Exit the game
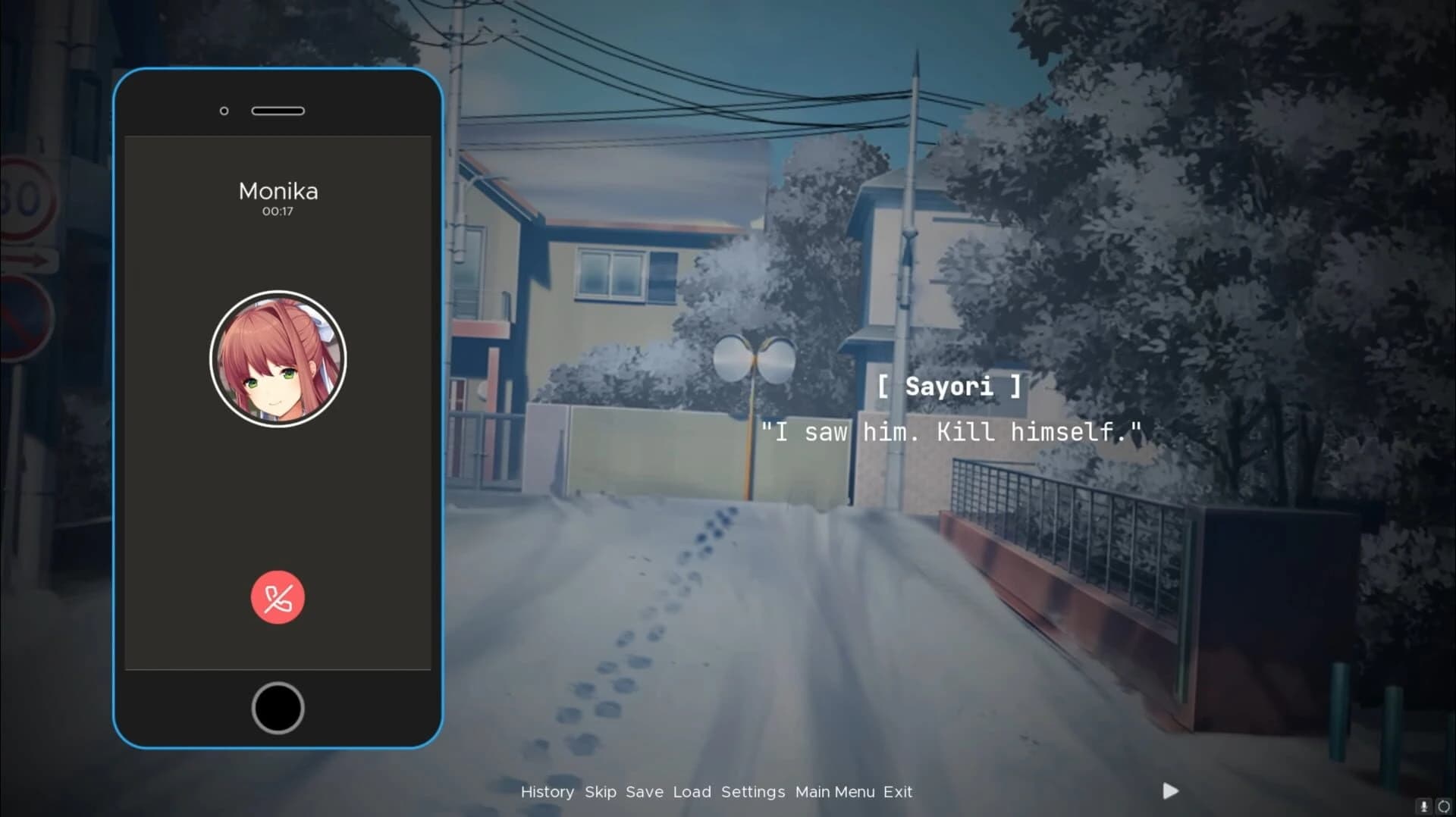Image resolution: width=1456 pixels, height=817 pixels. click(898, 792)
